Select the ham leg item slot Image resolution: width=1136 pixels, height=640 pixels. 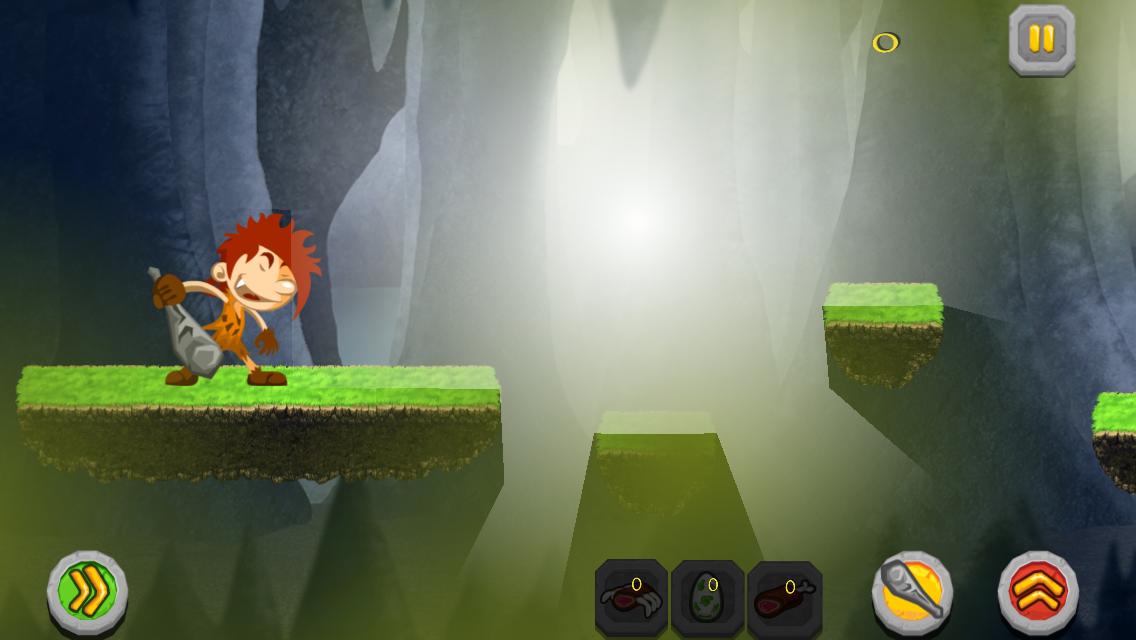[784, 597]
